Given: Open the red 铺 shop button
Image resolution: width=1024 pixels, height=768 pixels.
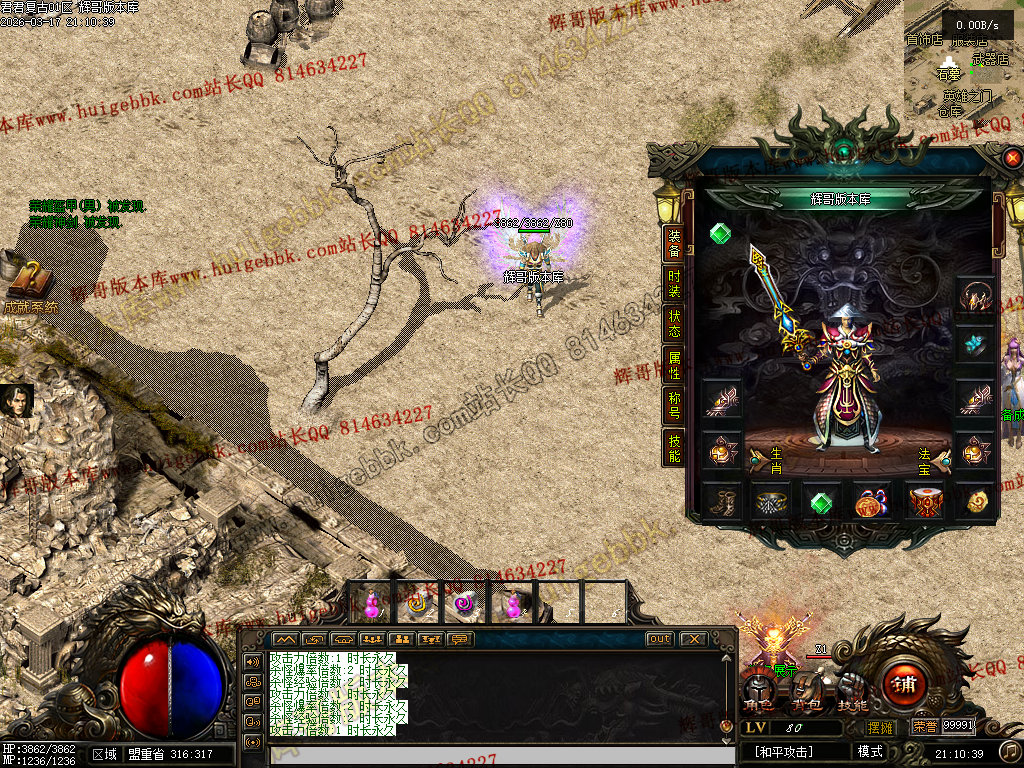Looking at the screenshot, I should (x=904, y=685).
